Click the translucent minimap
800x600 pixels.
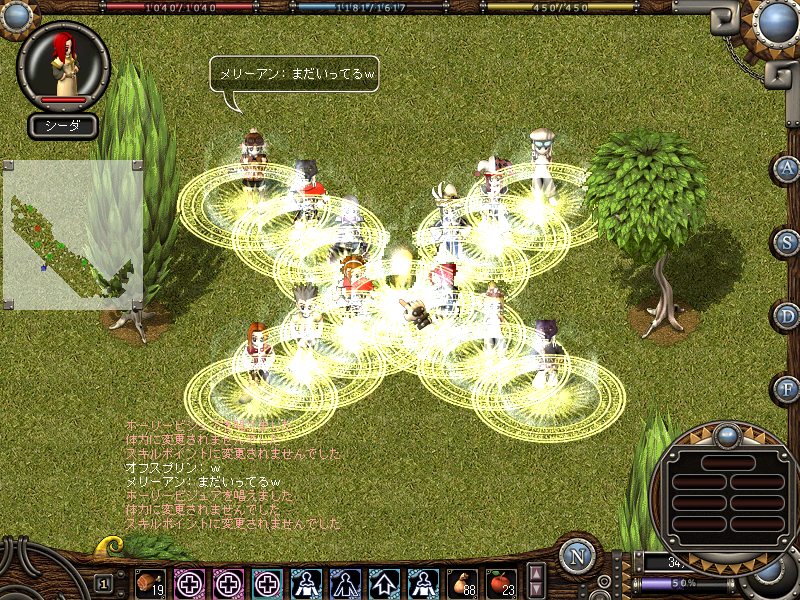point(72,234)
